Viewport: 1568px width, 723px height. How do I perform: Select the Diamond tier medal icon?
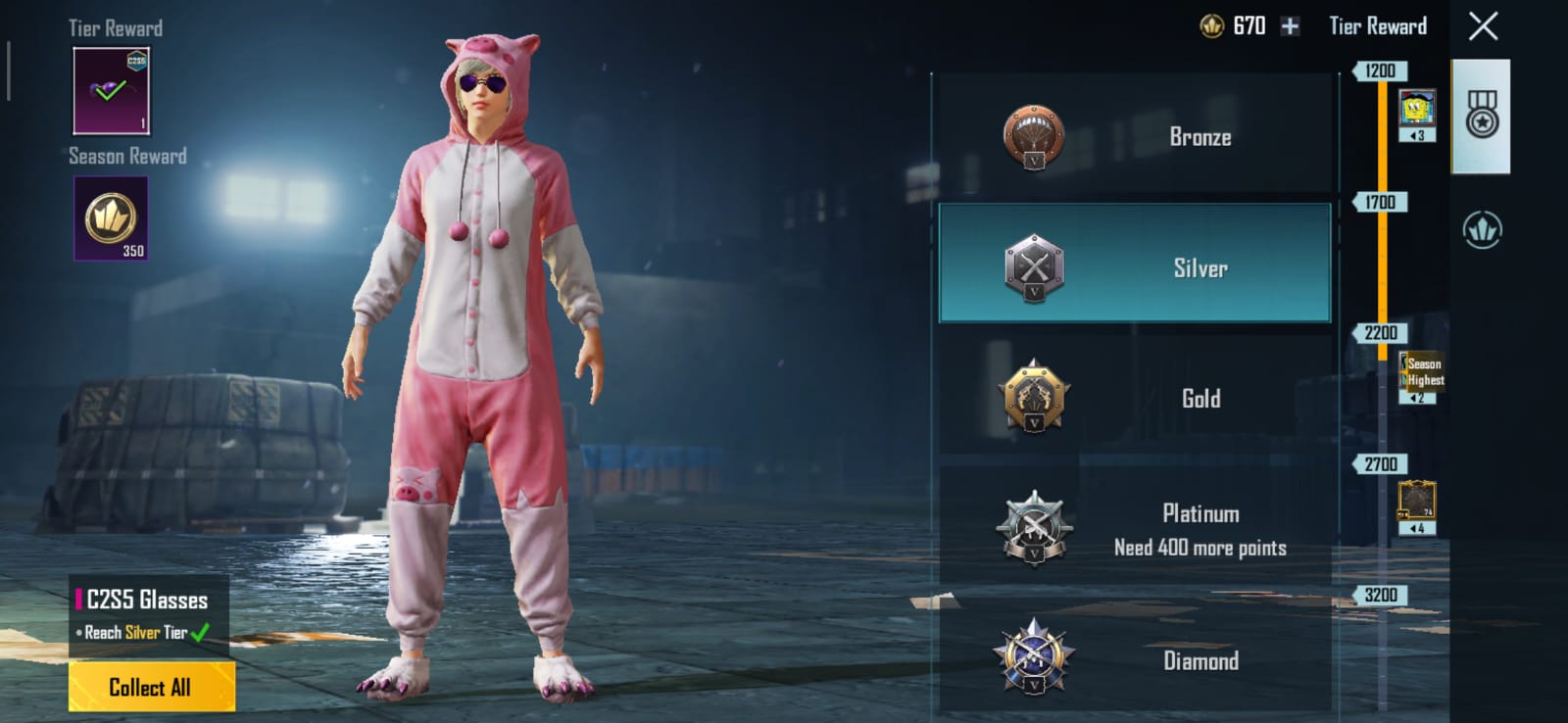(x=1034, y=661)
